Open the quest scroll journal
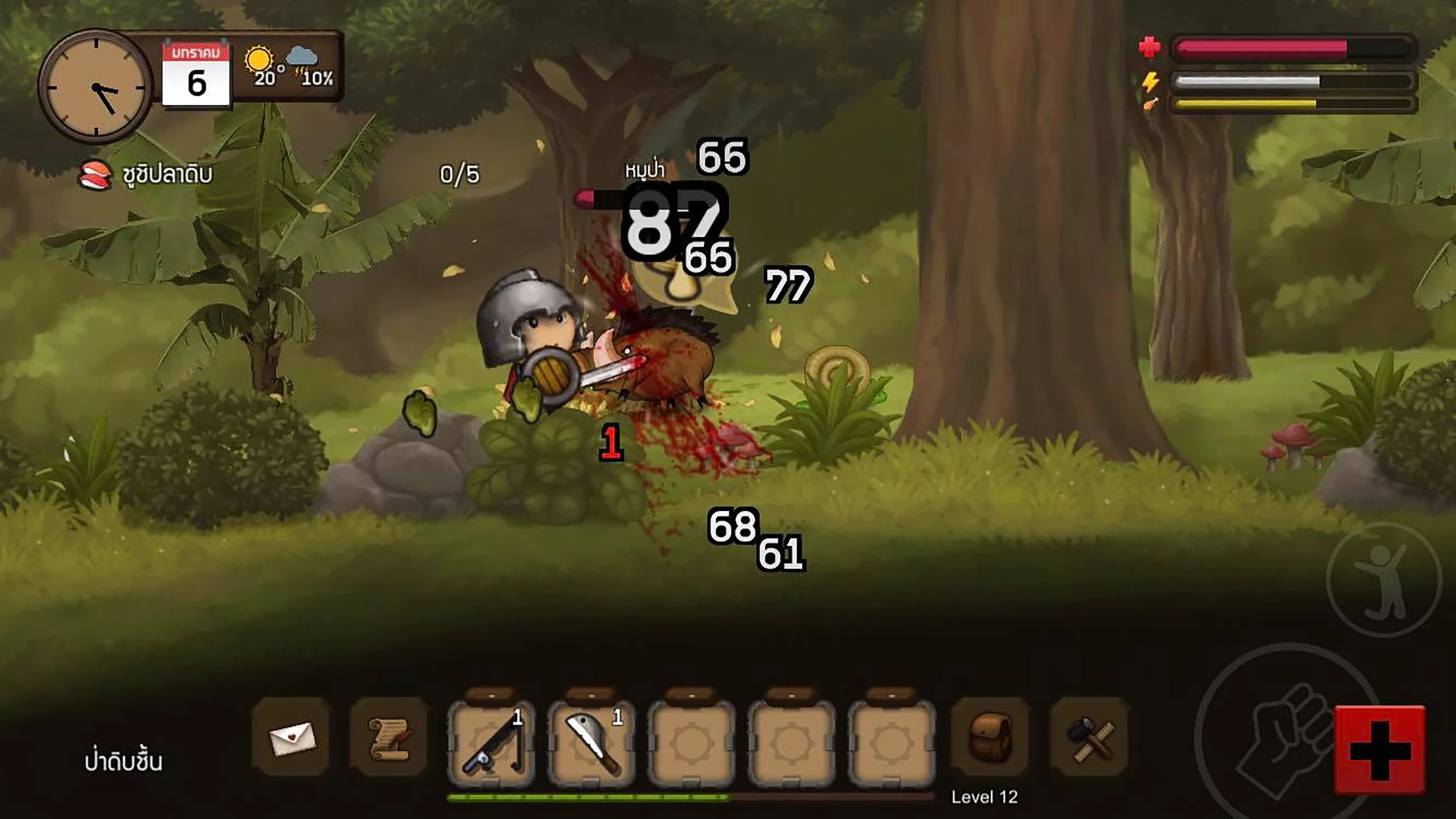The image size is (1456, 819). coord(389,738)
